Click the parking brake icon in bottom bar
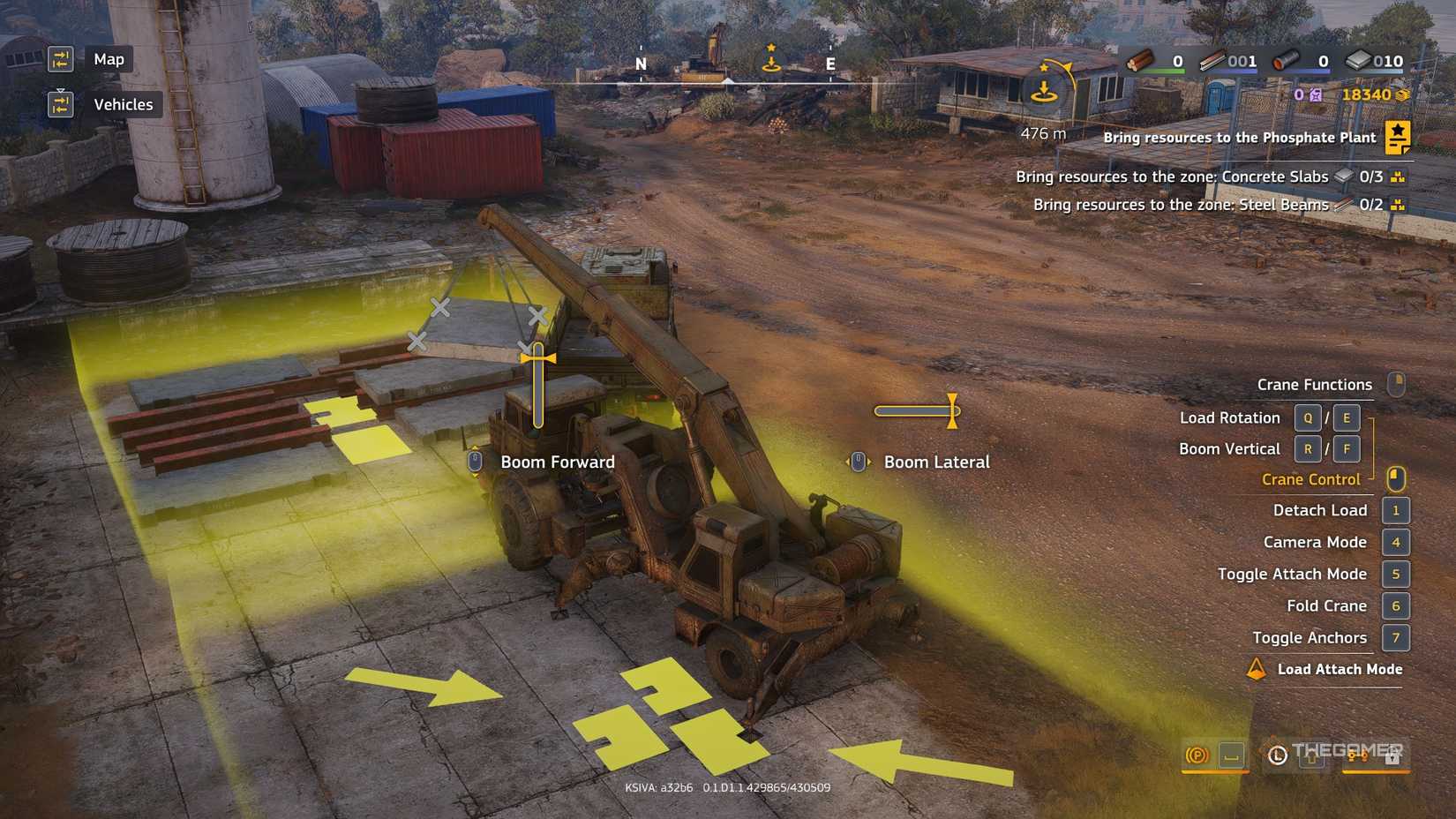This screenshot has width=1456, height=819. [1197, 756]
